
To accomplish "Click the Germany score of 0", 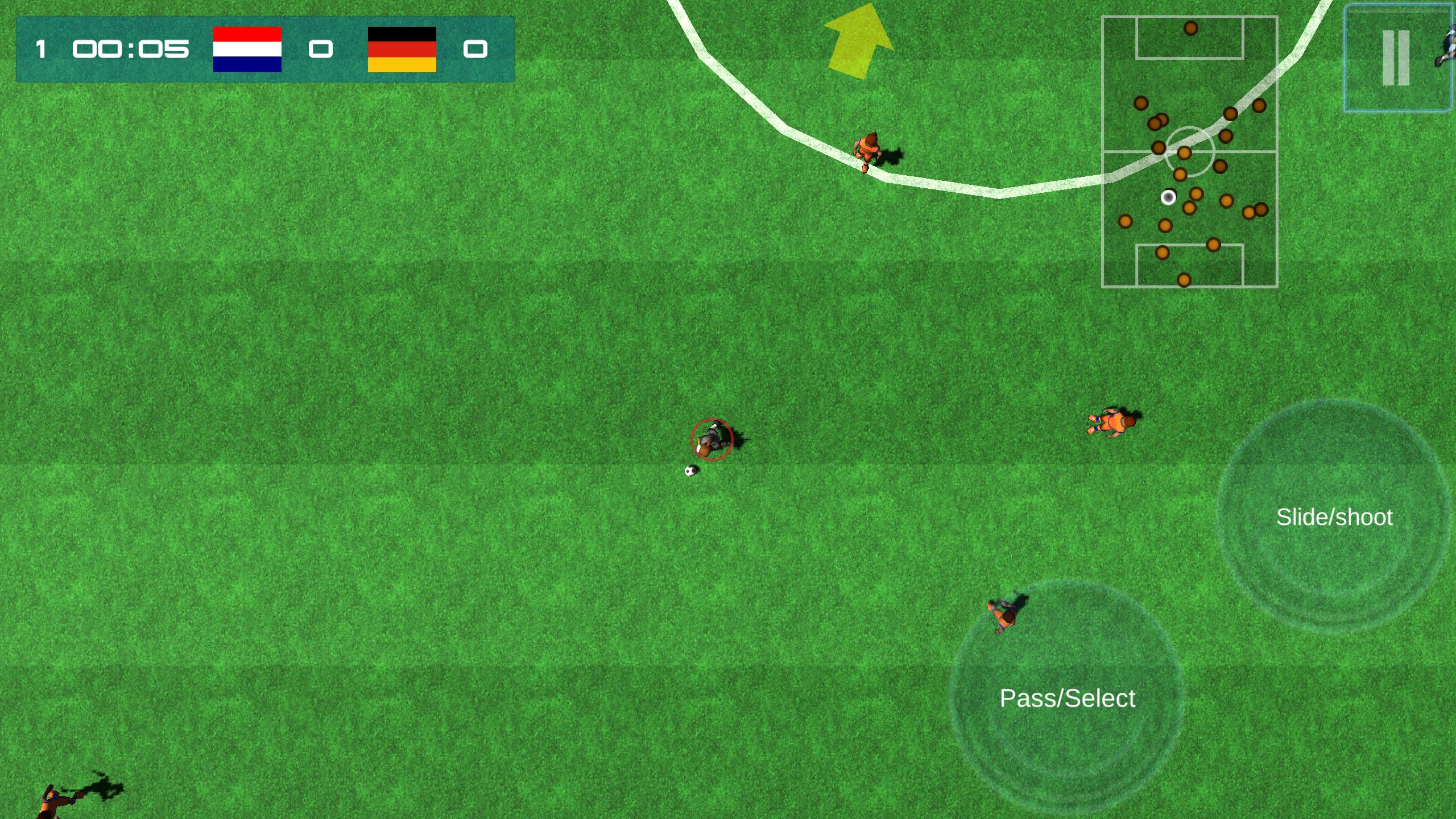I will point(476,50).
